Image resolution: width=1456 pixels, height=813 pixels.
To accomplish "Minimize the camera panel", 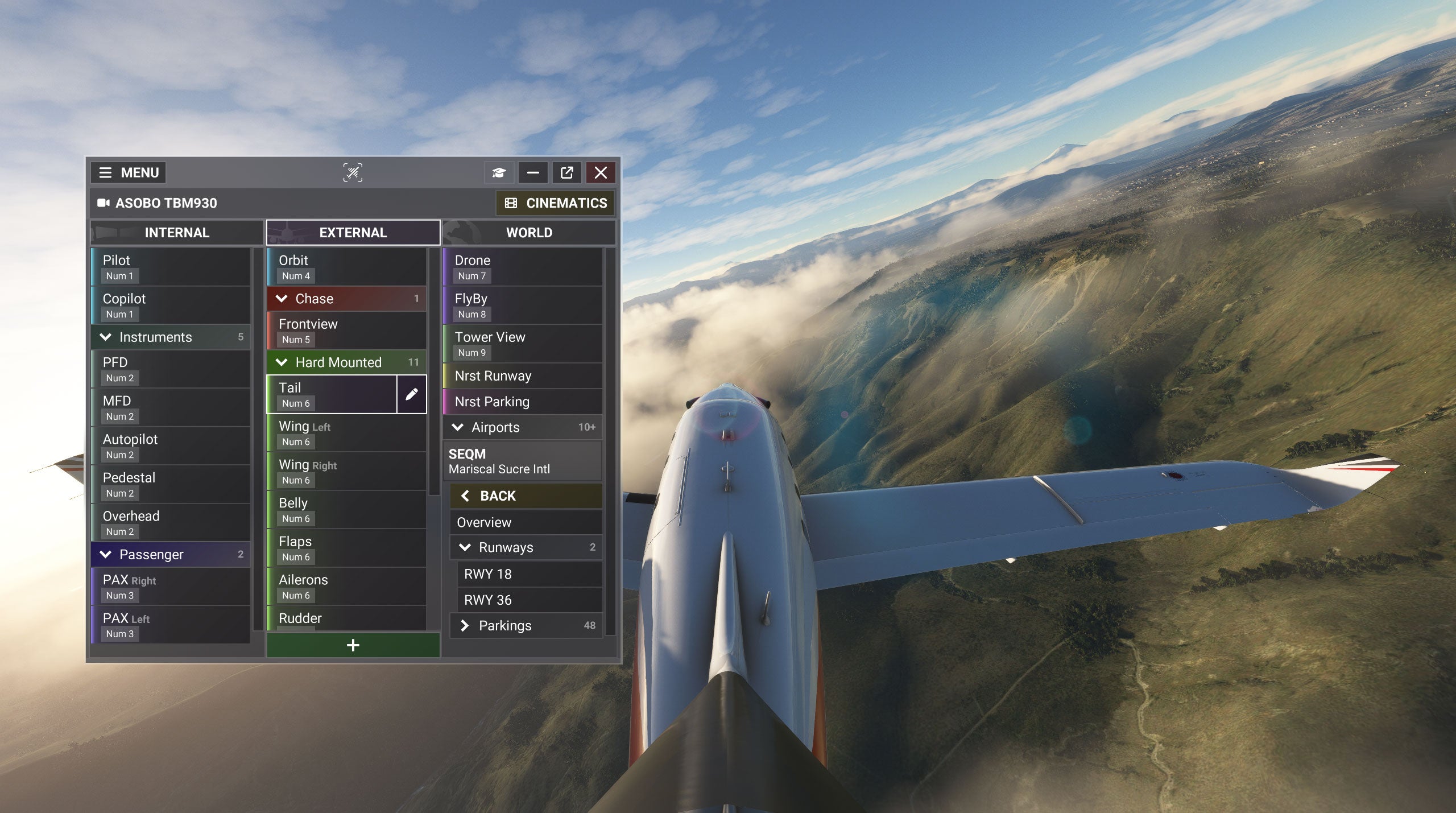I will point(533,172).
